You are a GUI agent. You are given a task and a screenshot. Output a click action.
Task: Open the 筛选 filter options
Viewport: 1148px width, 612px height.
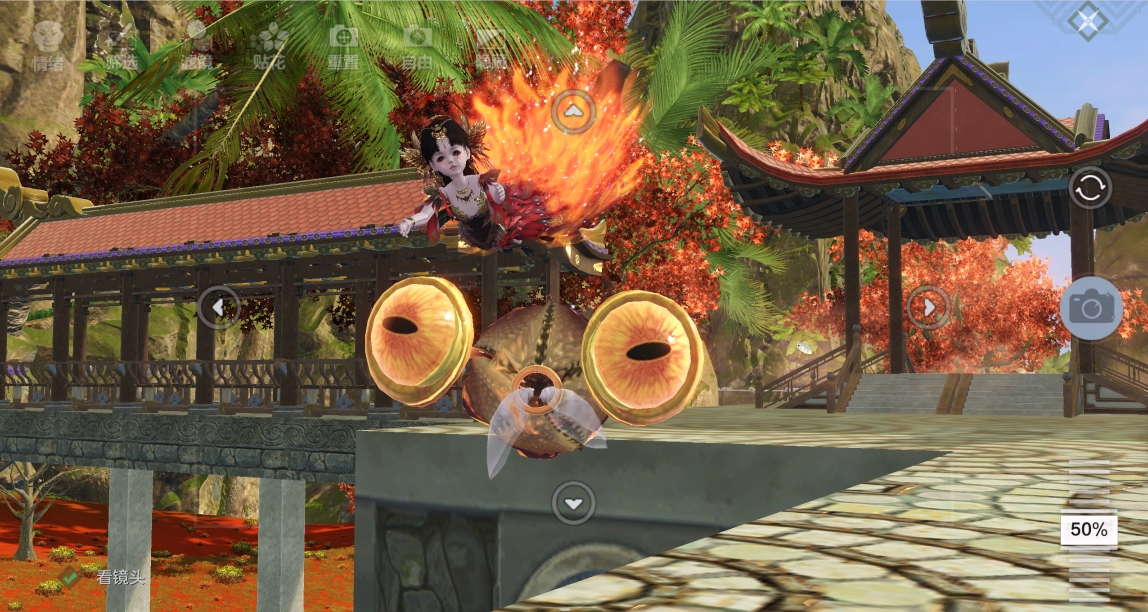tap(122, 47)
